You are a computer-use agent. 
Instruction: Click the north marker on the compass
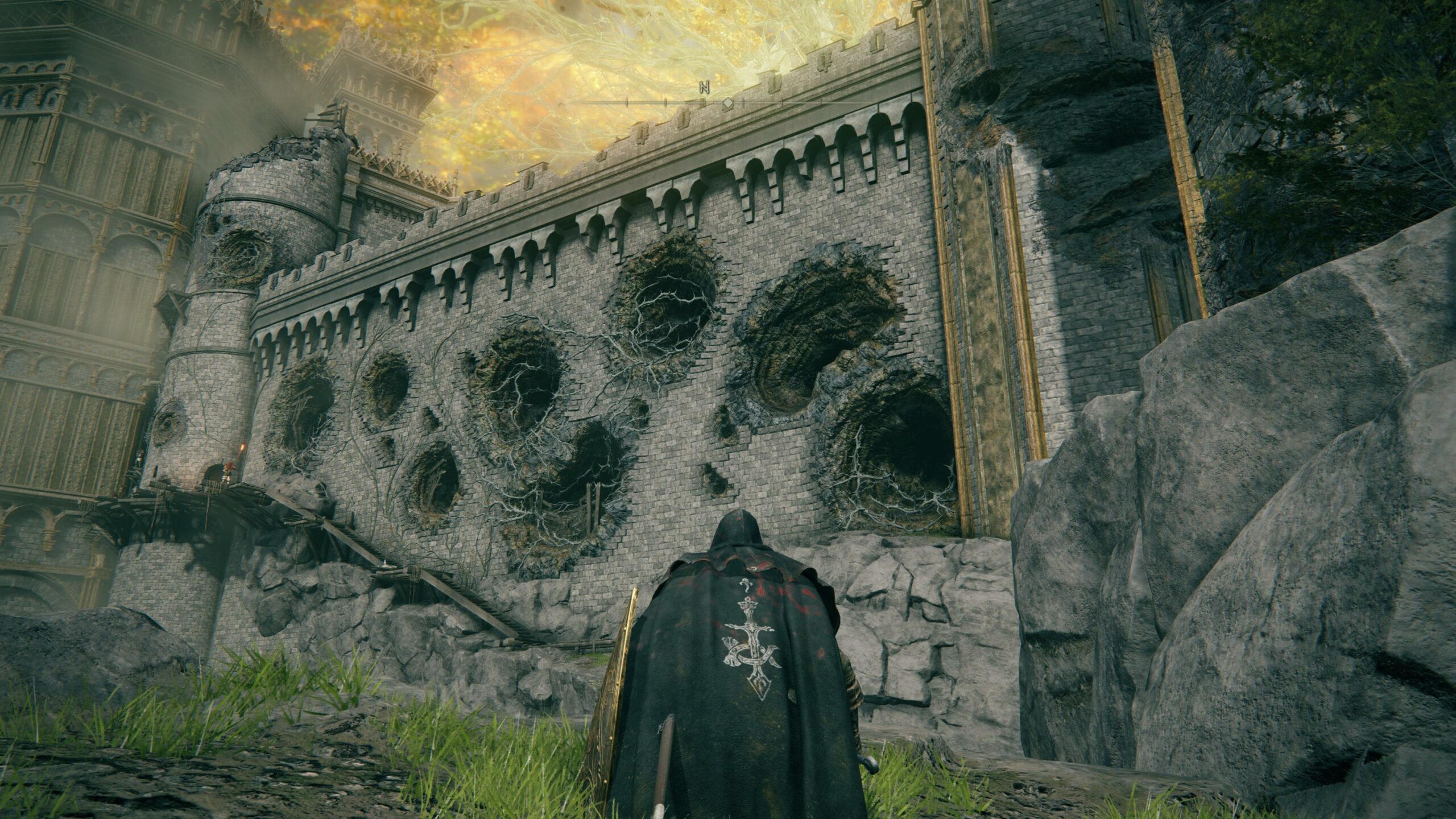(x=705, y=88)
